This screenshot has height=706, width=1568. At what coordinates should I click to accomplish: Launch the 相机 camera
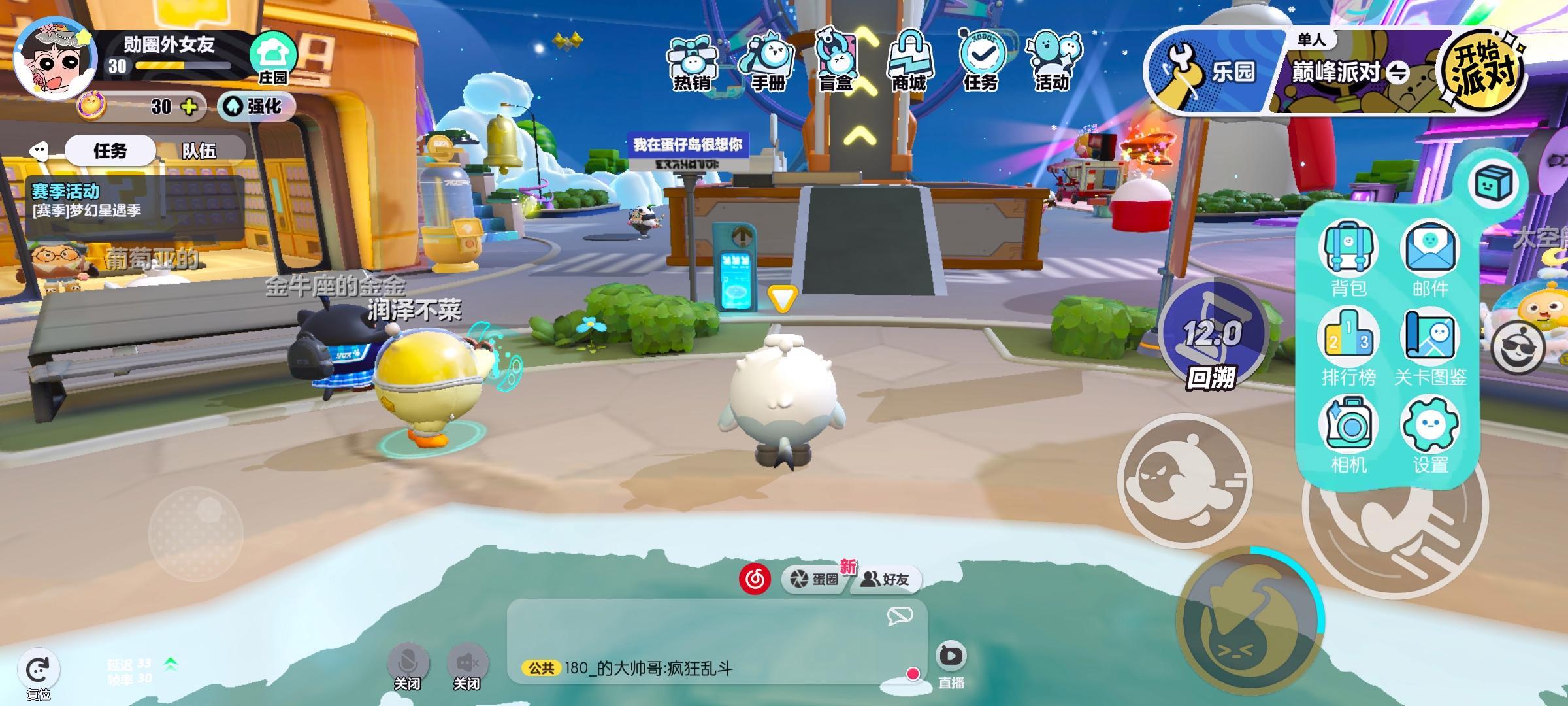(x=1348, y=436)
